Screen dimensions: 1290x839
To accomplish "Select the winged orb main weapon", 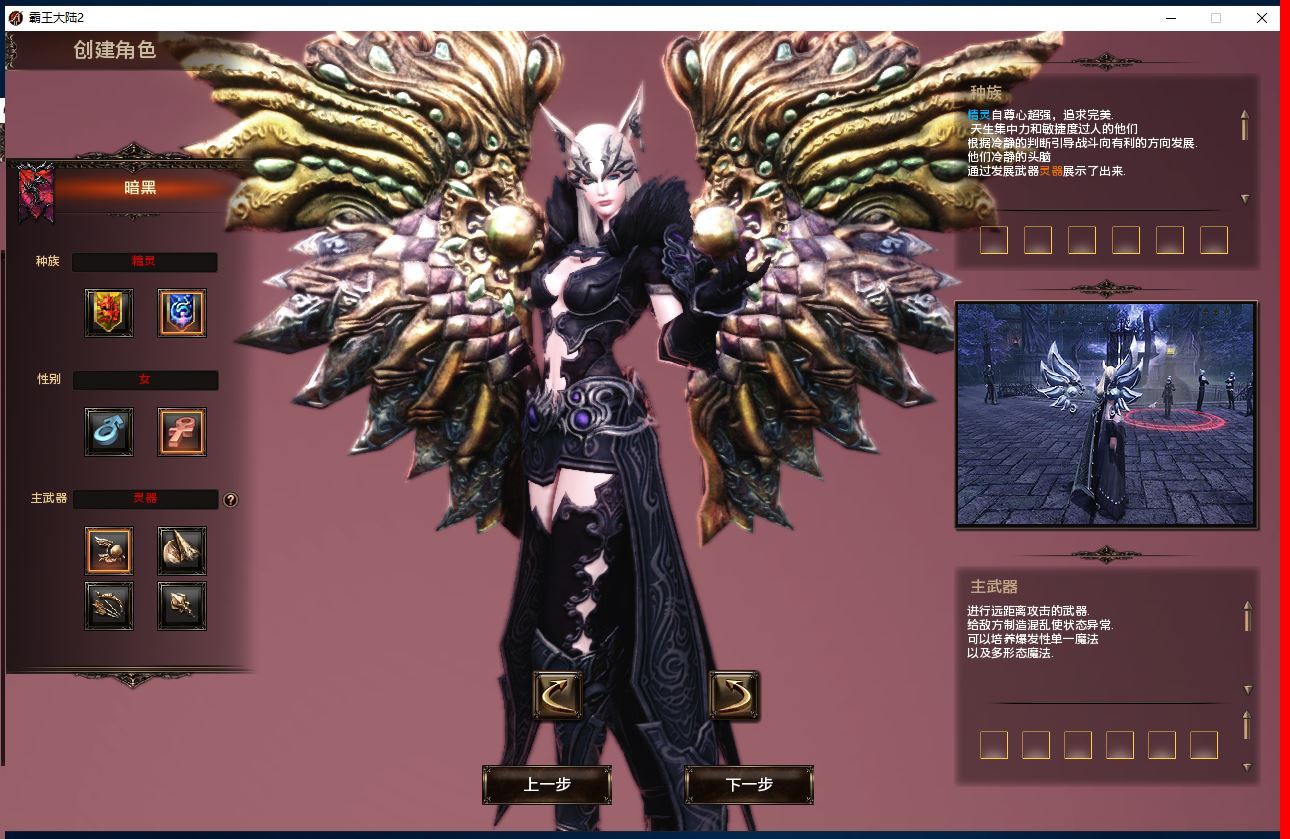I will [x=109, y=550].
